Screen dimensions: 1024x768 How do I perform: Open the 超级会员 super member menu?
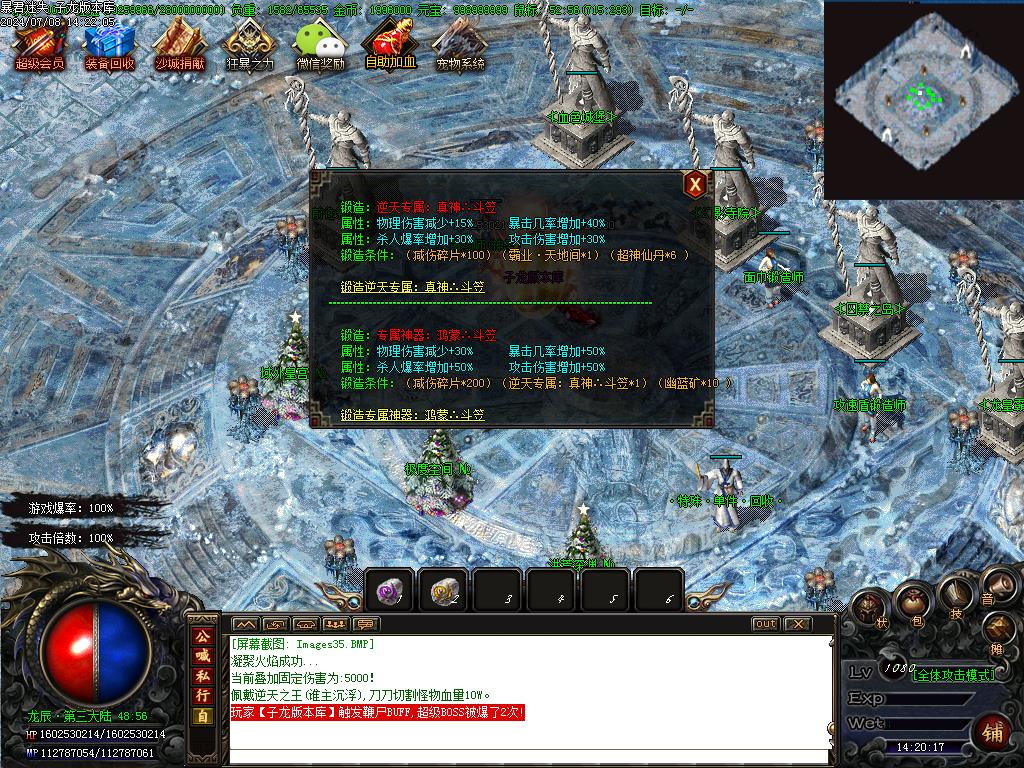click(39, 47)
